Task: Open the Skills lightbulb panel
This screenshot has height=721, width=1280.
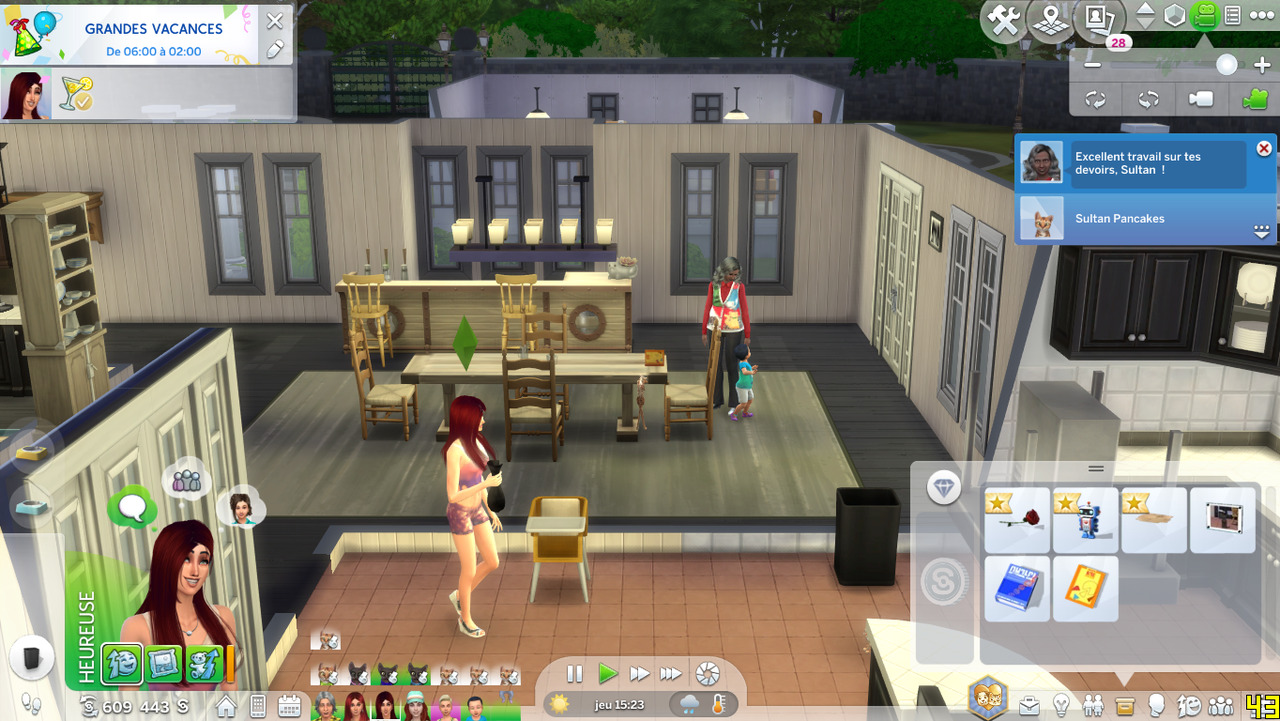Action: click(x=1062, y=706)
